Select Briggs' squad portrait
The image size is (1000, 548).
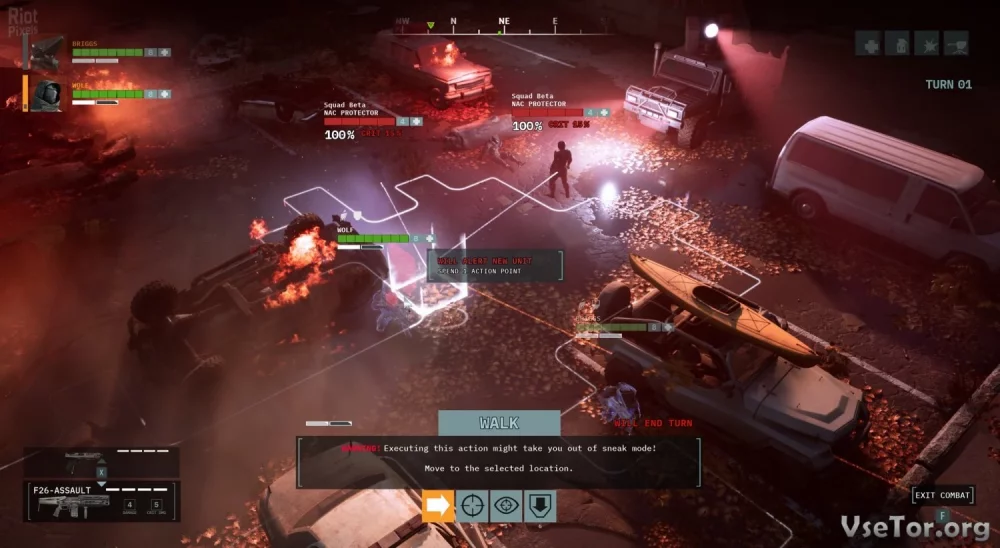click(x=47, y=52)
